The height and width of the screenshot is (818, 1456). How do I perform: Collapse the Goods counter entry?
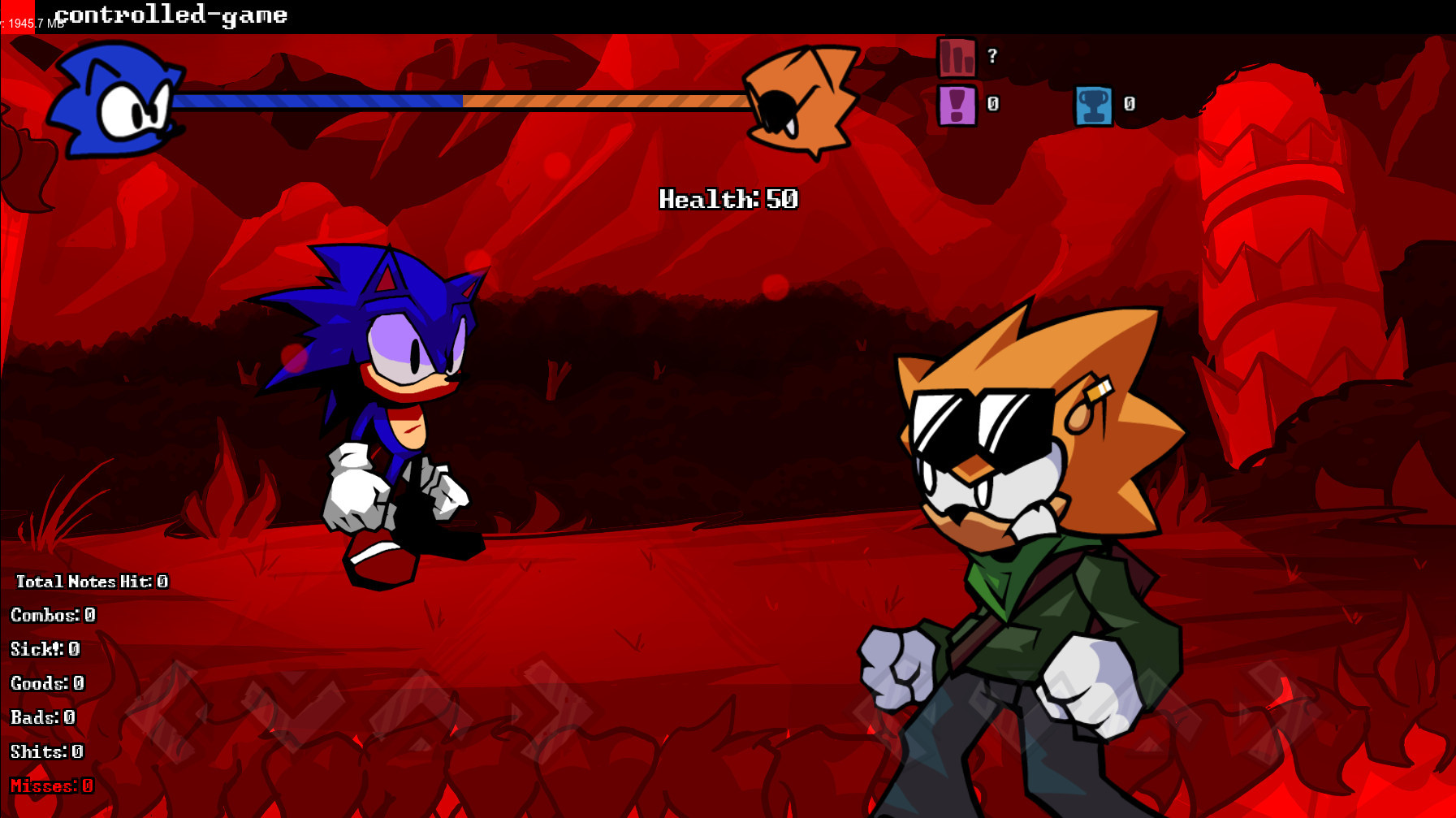pyautogui.click(x=47, y=683)
